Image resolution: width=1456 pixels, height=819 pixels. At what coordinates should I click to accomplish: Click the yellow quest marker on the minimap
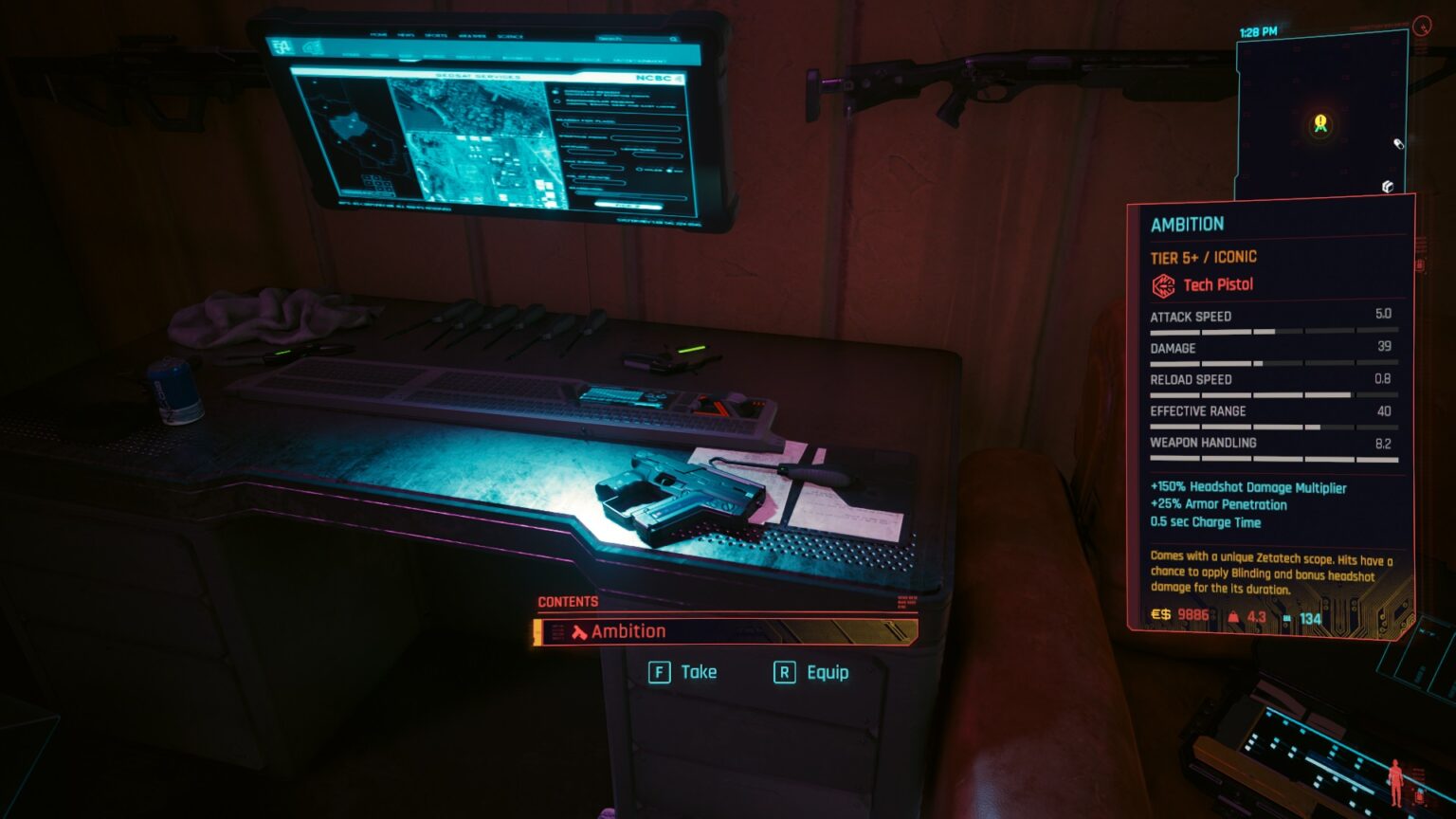tap(1319, 122)
